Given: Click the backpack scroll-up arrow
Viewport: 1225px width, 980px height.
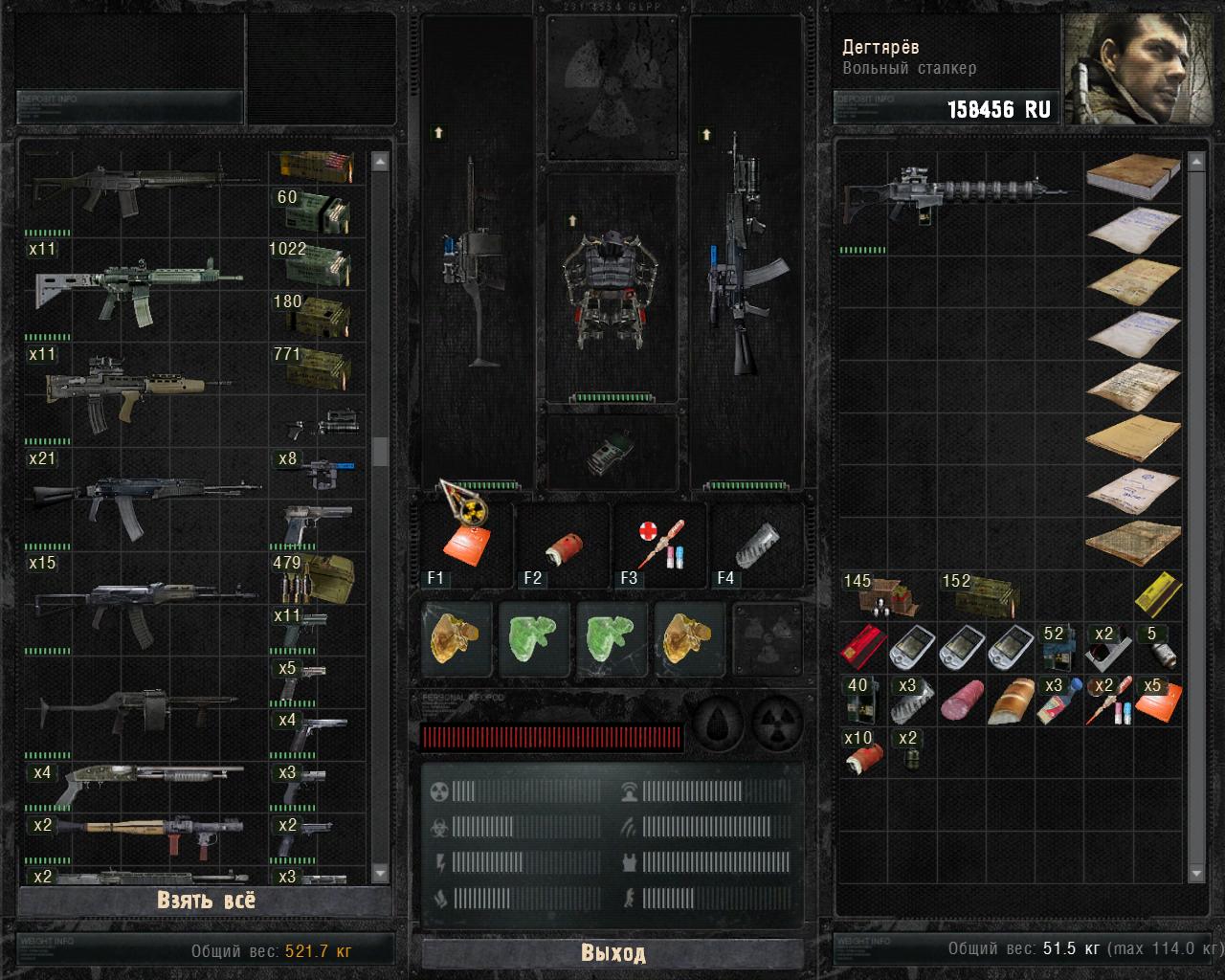Looking at the screenshot, I should point(1195,164).
